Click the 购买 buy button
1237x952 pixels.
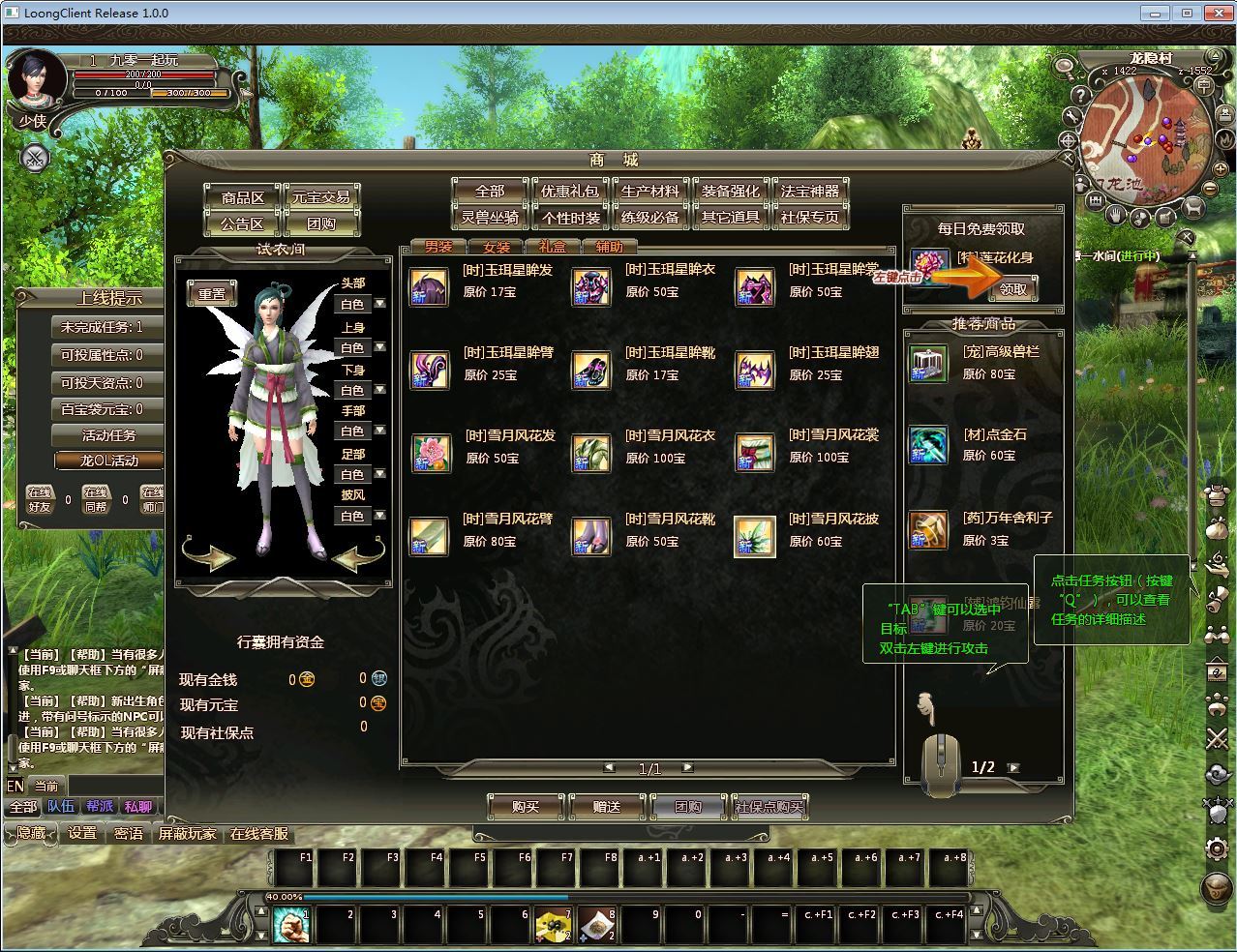[x=525, y=806]
